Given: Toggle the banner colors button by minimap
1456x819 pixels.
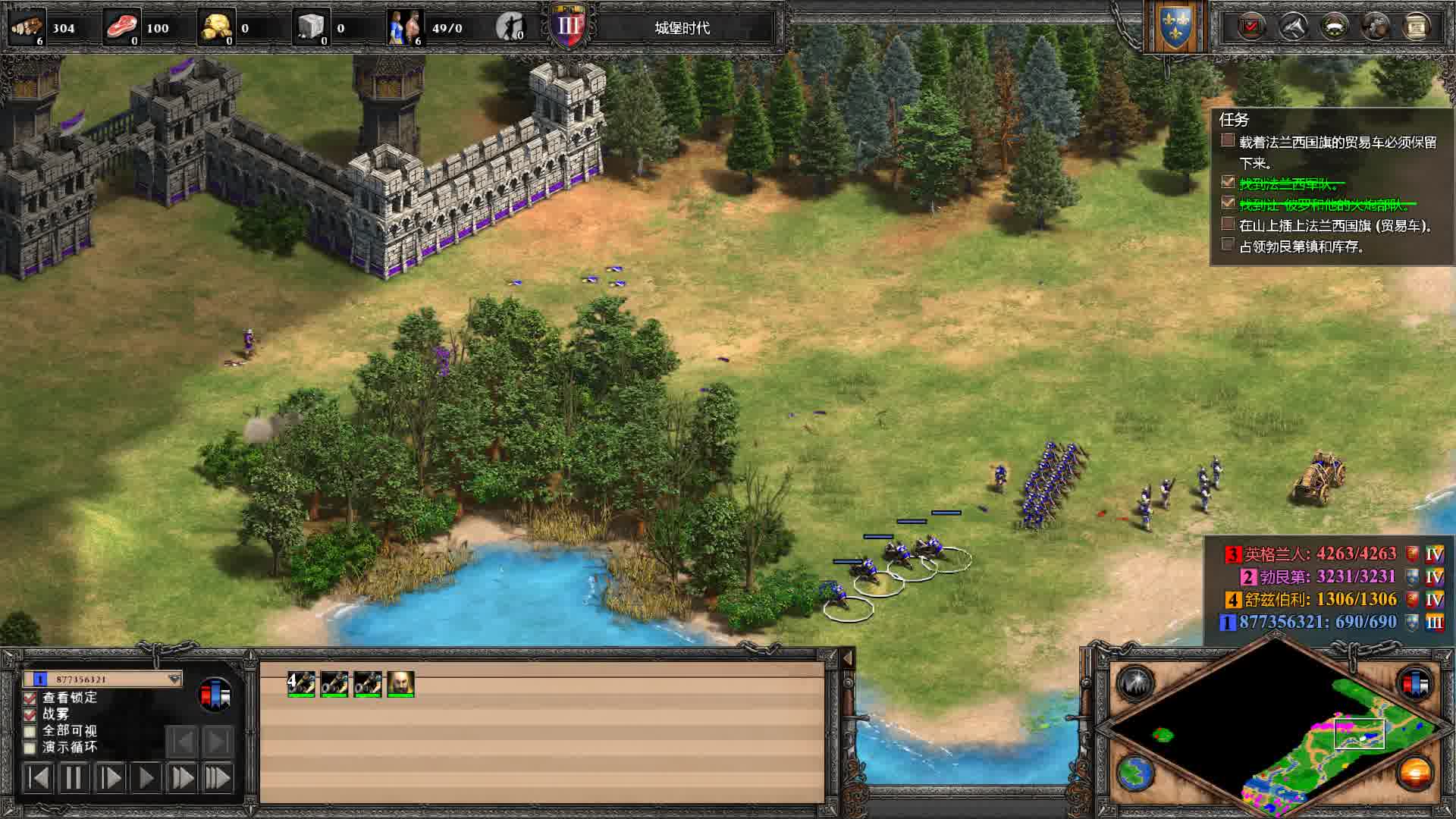Looking at the screenshot, I should pyautogui.click(x=1415, y=683).
